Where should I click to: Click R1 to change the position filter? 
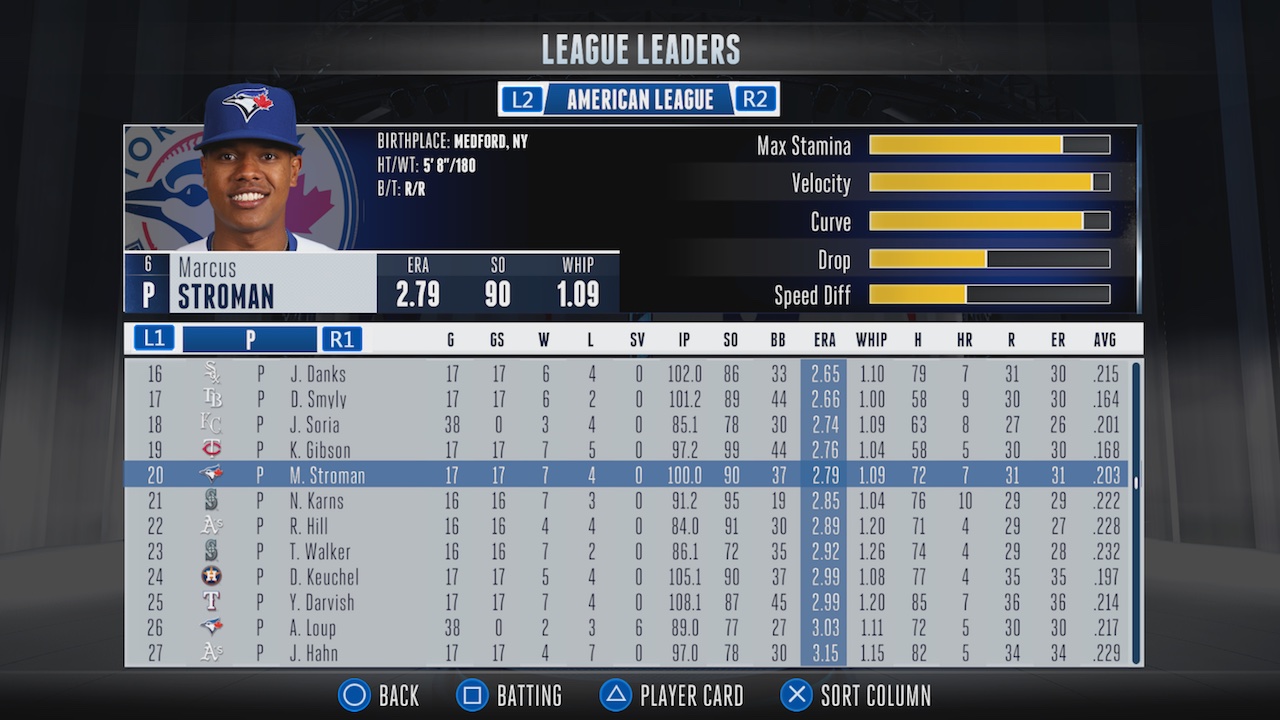[x=341, y=339]
